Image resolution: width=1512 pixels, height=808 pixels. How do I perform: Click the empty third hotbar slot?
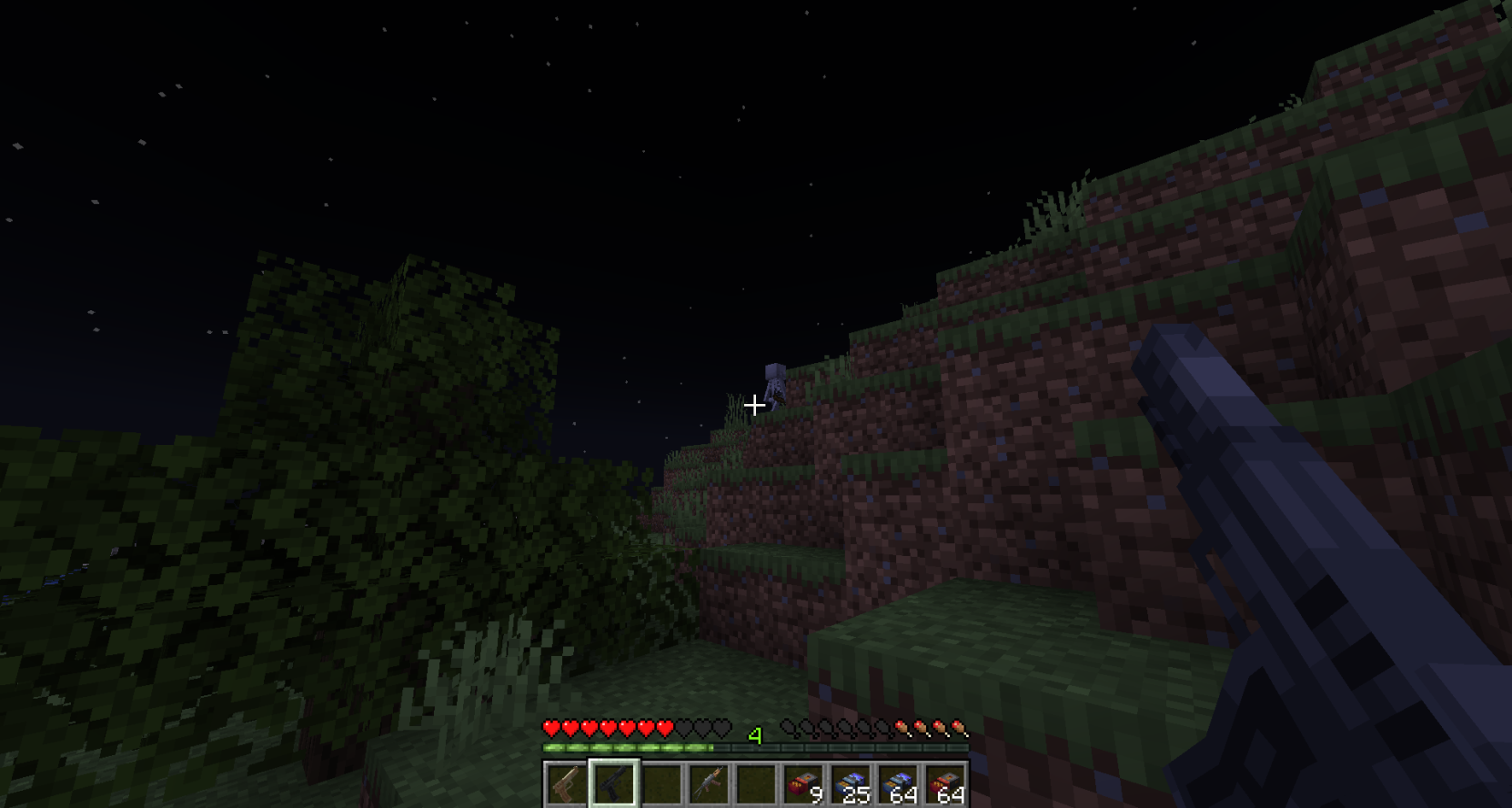point(663,783)
